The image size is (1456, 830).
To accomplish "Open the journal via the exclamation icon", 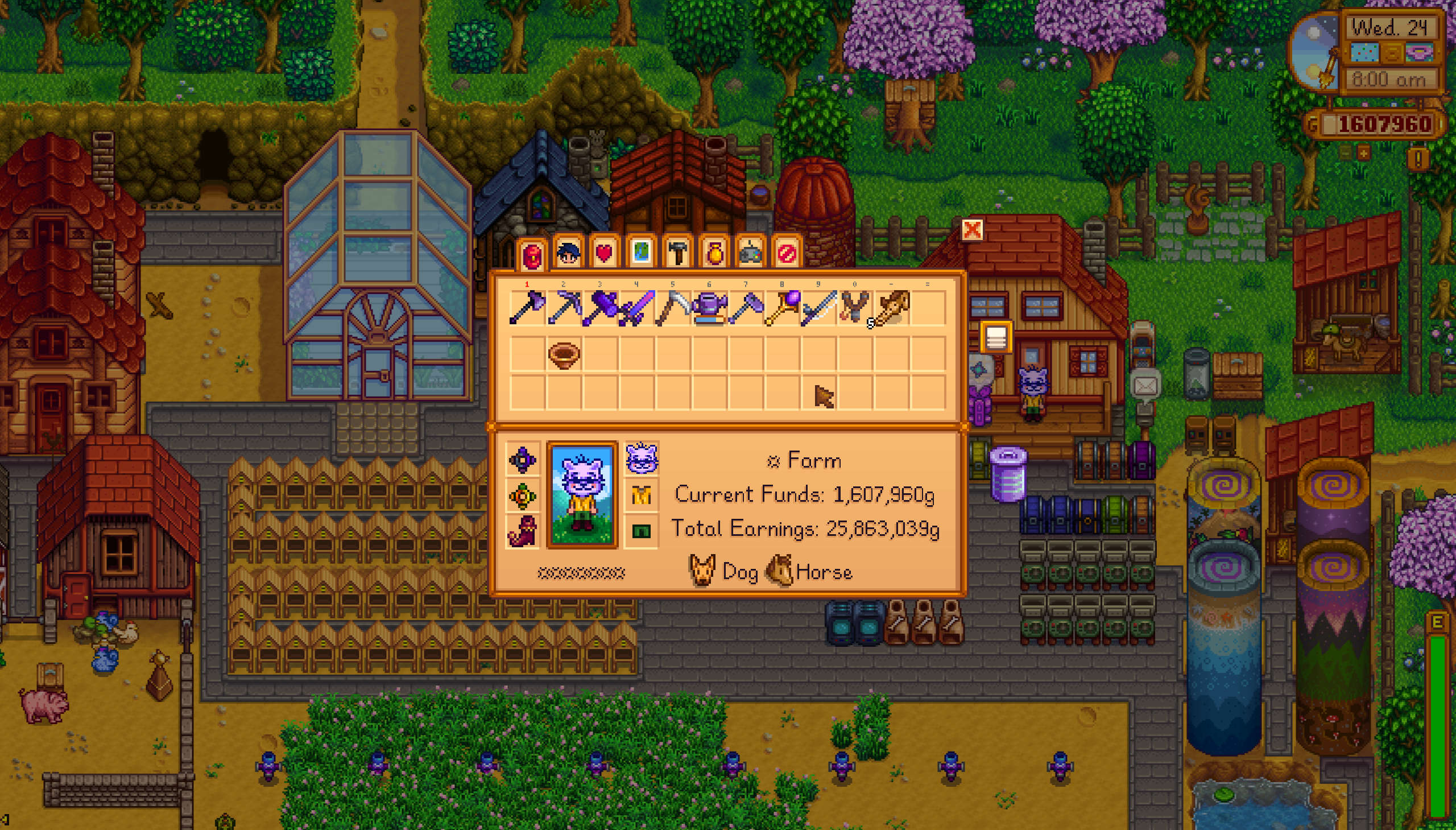I will pyautogui.click(x=1418, y=158).
